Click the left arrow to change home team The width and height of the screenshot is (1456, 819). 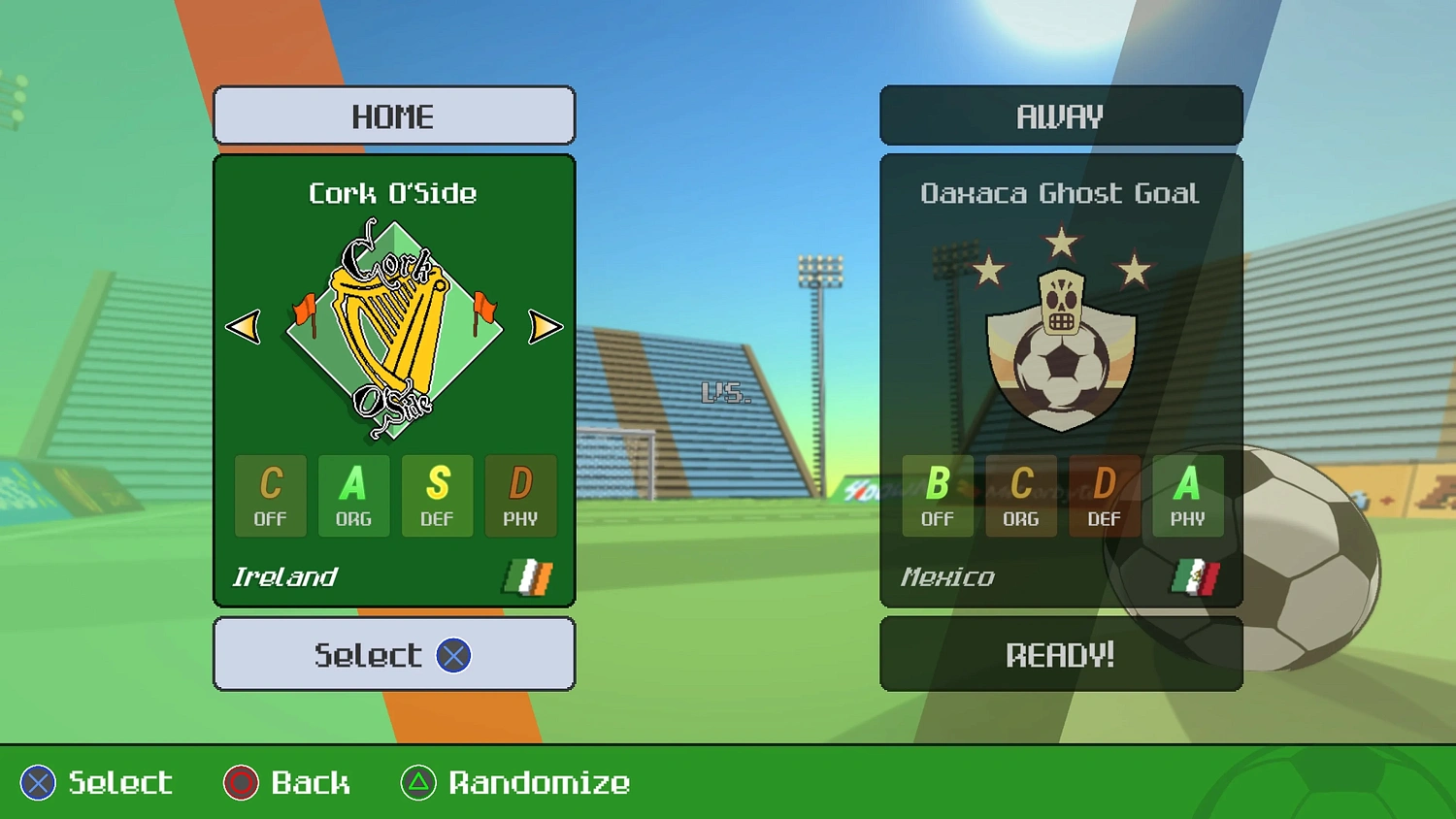pos(243,328)
